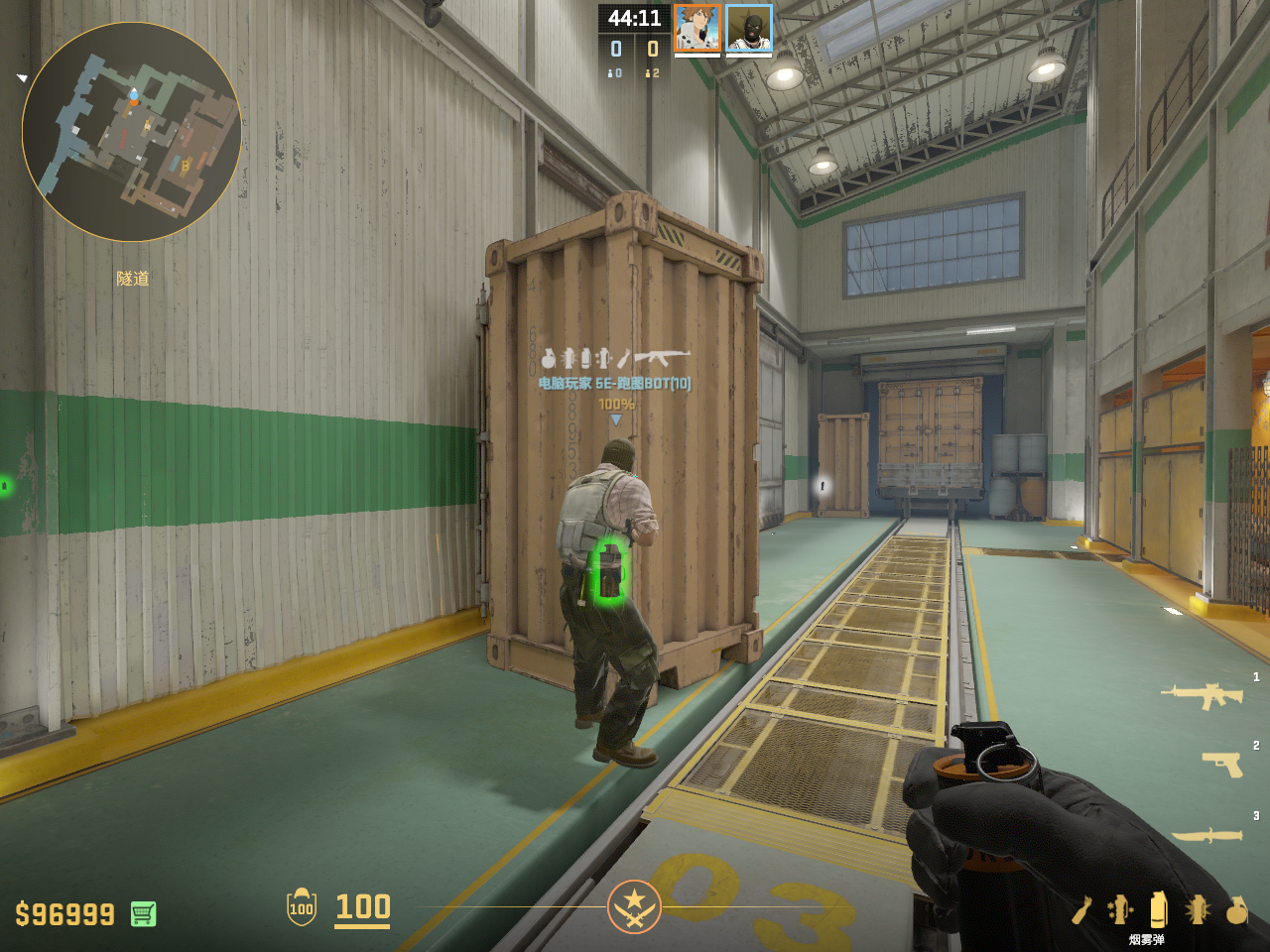Switch to the pistol in slot 2
This screenshot has width=1270, height=952.
click(x=1221, y=764)
